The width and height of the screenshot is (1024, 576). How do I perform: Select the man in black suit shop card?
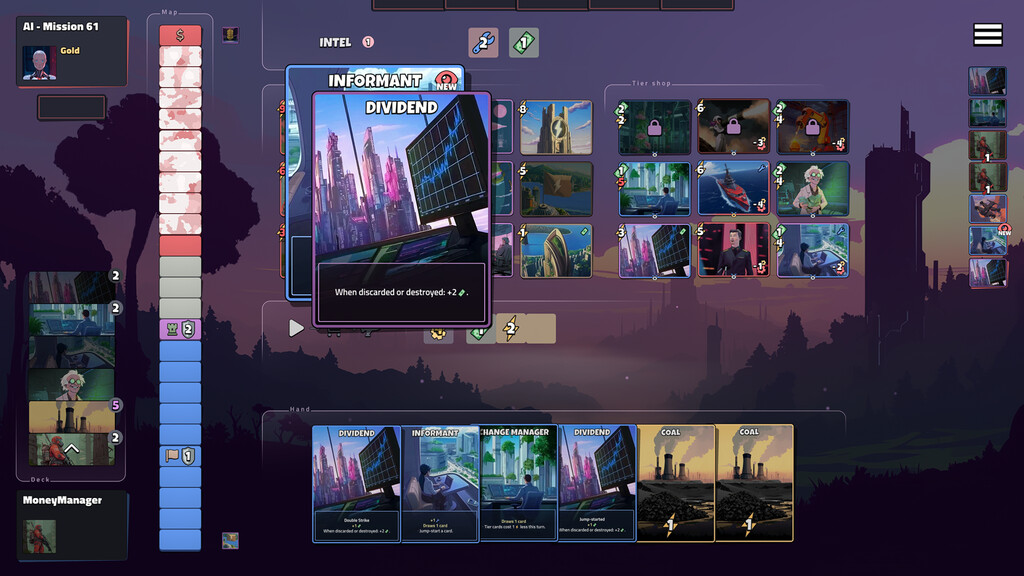[x=733, y=250]
